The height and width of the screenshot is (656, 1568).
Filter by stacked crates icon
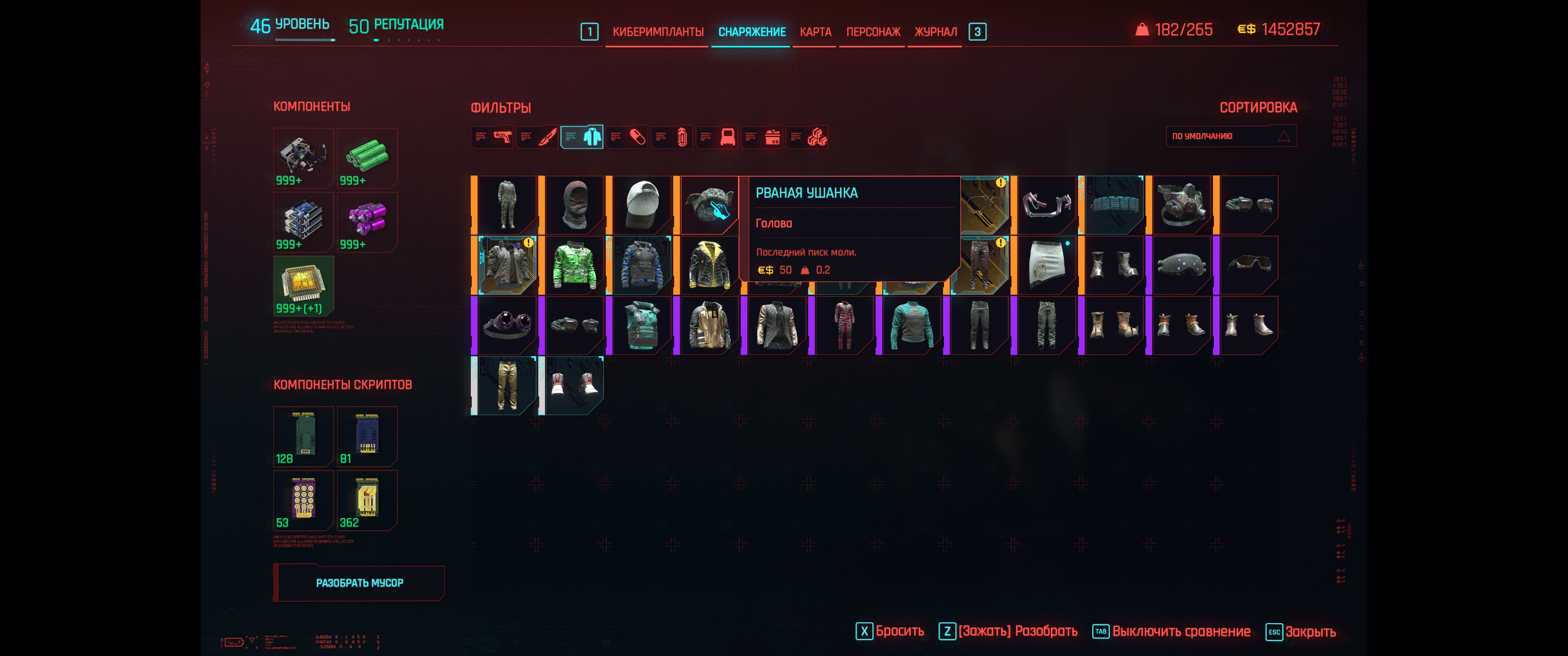[x=808, y=137]
